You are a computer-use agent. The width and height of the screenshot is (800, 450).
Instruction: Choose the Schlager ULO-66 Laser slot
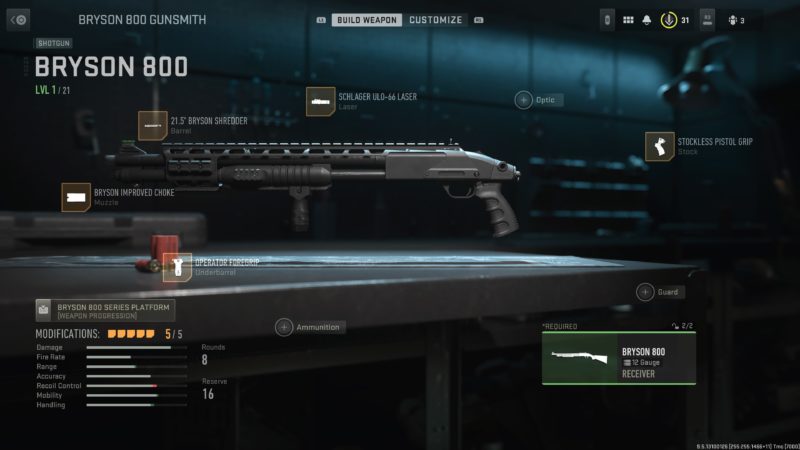click(321, 101)
